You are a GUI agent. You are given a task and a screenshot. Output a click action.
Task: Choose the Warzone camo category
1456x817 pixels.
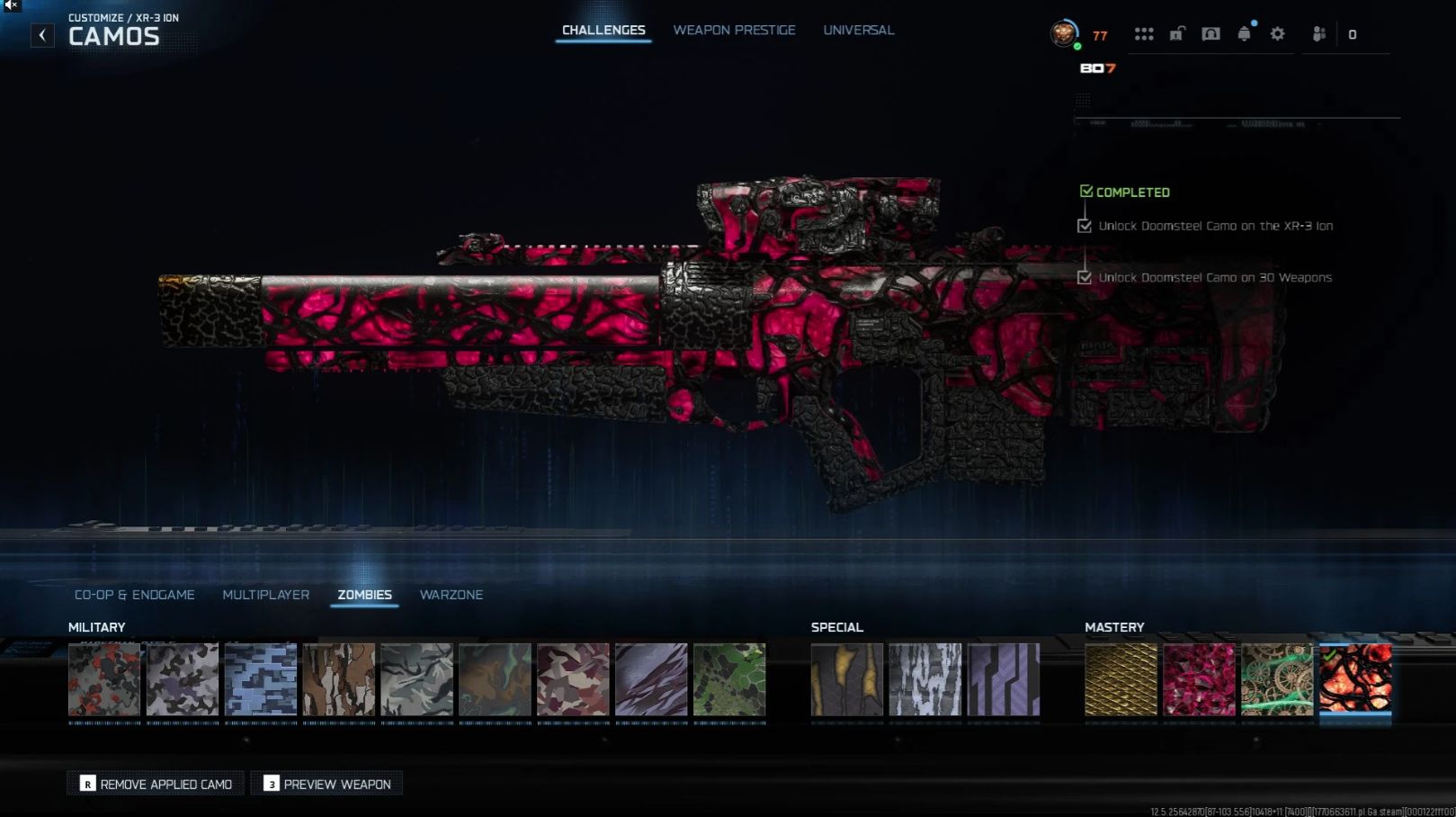click(x=451, y=595)
